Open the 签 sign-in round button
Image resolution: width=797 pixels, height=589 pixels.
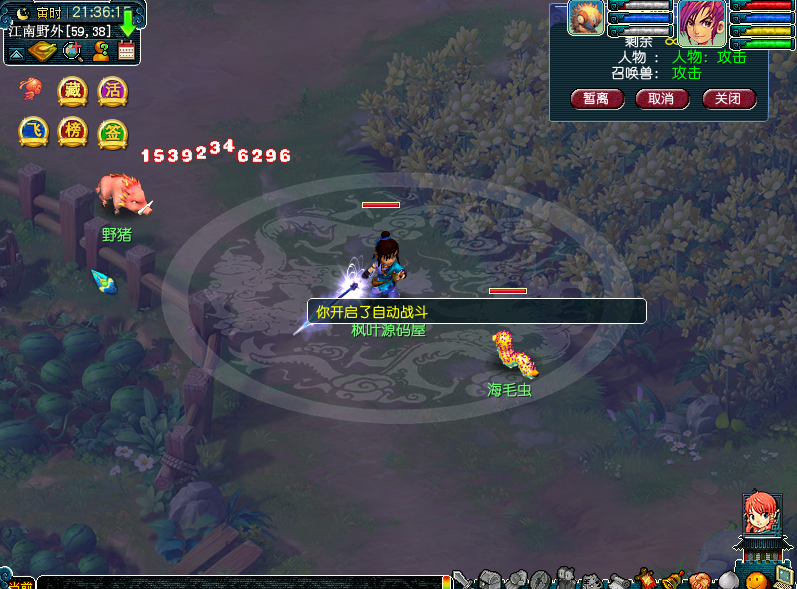pos(112,132)
